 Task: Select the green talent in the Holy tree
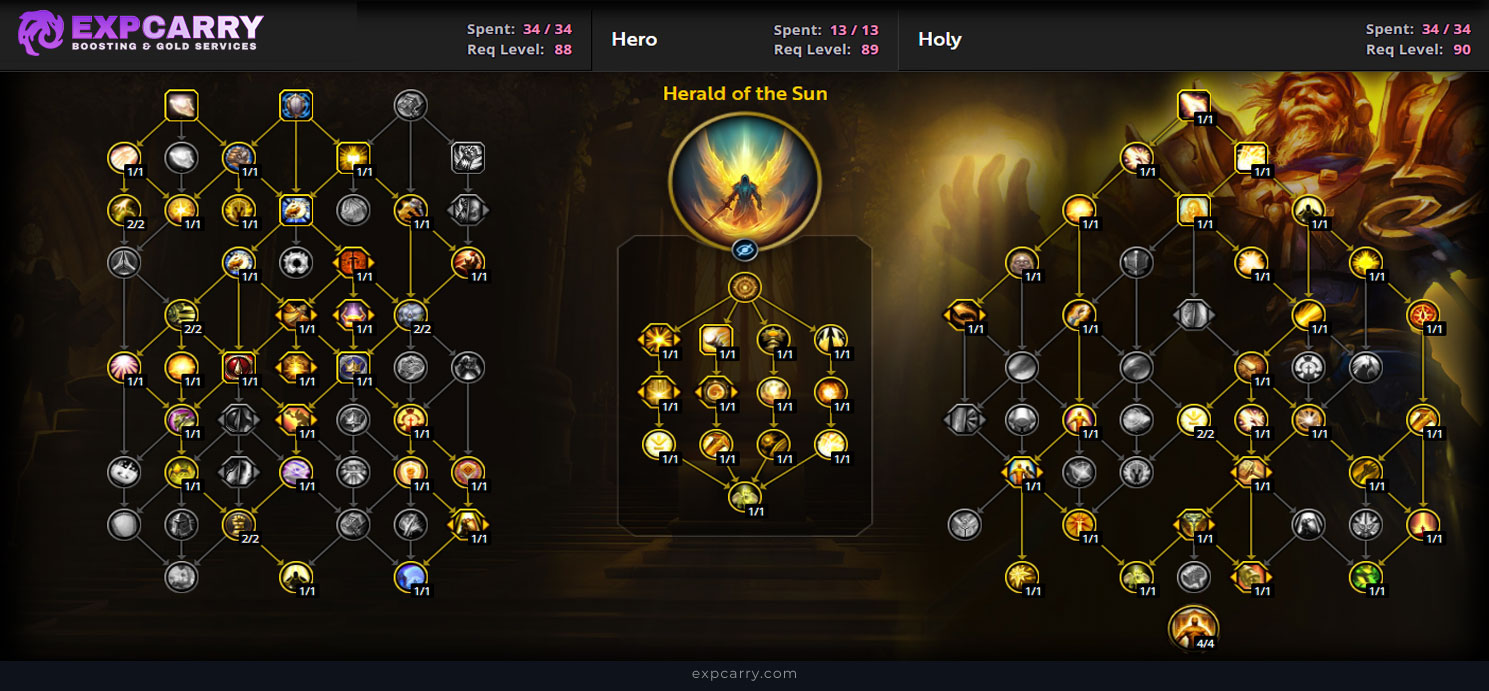coord(1366,576)
